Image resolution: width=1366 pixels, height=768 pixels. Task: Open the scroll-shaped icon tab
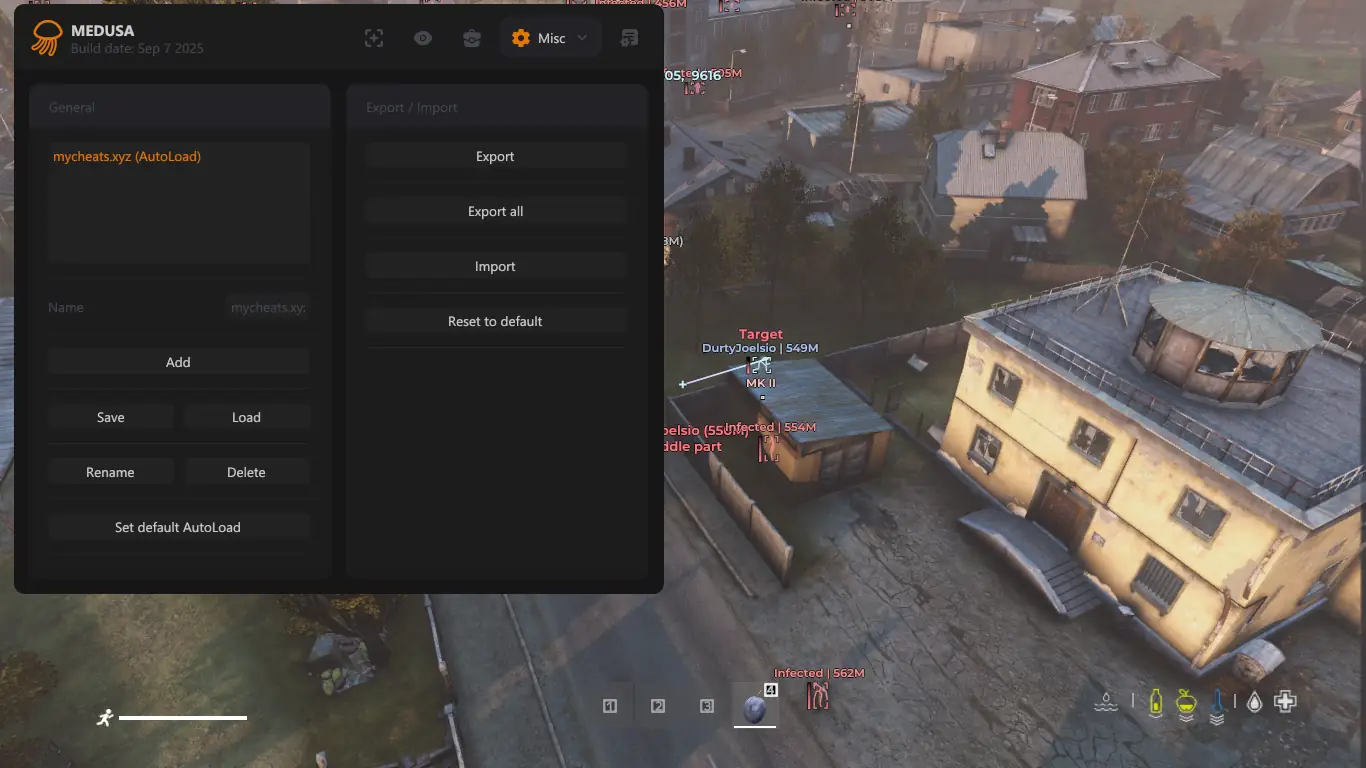629,38
